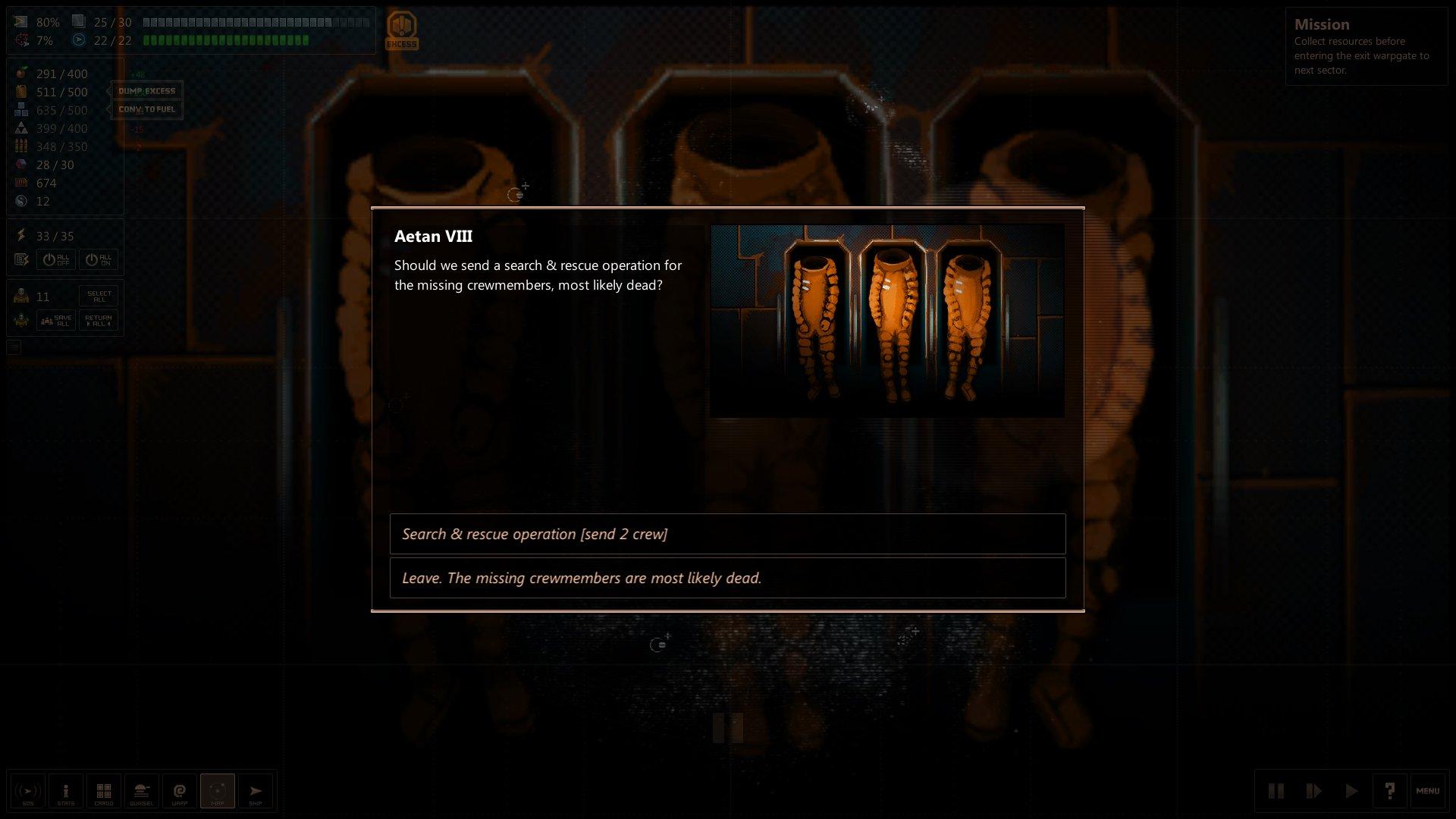The width and height of the screenshot is (1456, 819).
Task: Resume normal play speed
Action: pos(1351,792)
